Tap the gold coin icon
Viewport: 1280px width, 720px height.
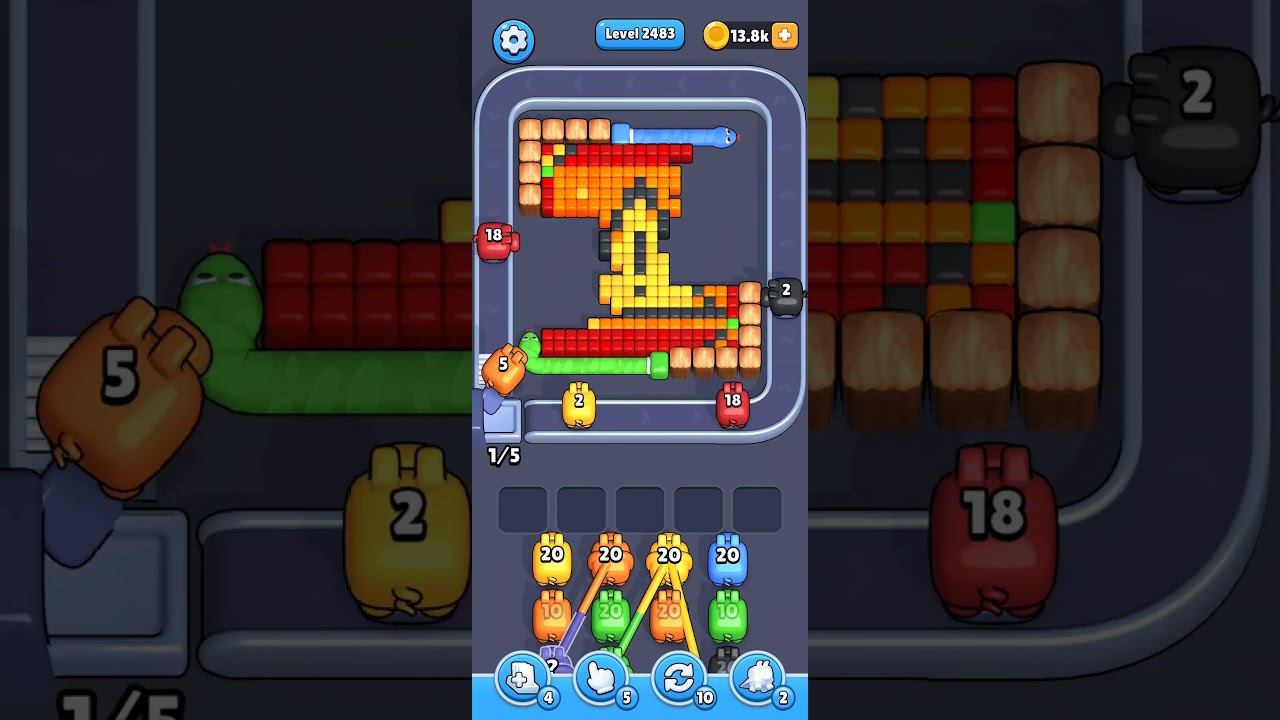pos(714,35)
